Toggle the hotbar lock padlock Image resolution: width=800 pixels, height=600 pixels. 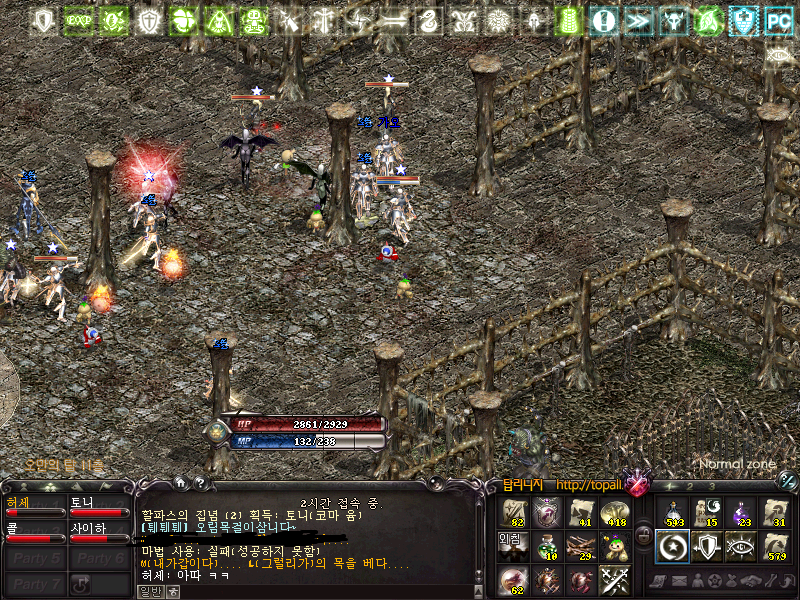coord(645,534)
